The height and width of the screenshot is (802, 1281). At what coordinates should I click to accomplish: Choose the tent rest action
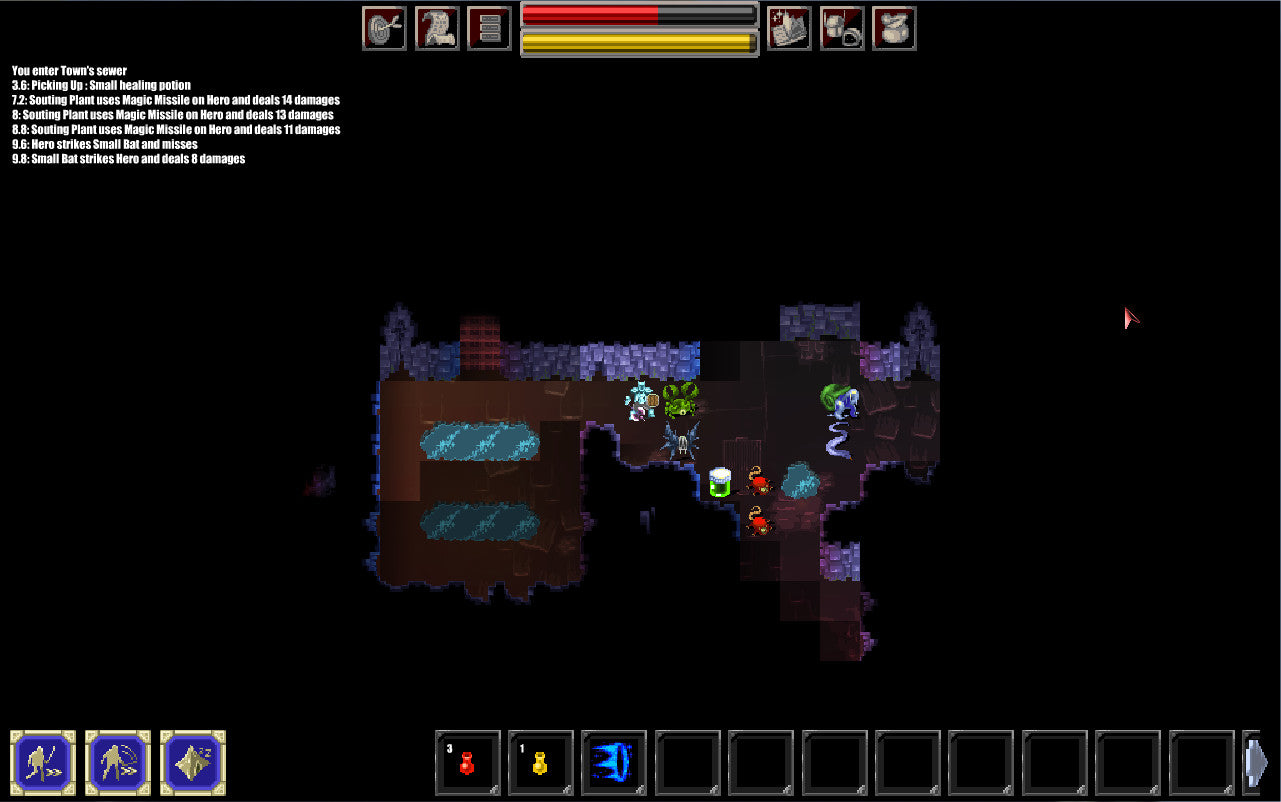click(x=193, y=763)
